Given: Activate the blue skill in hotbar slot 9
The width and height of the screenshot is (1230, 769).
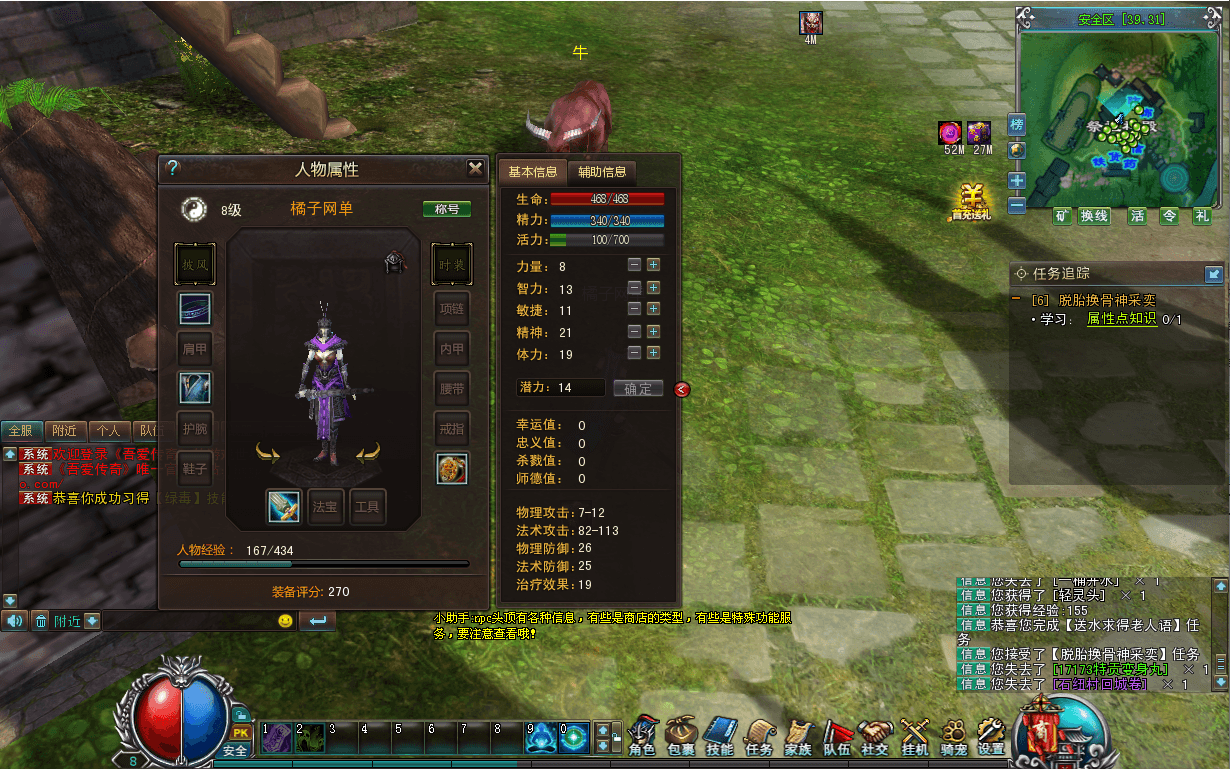Looking at the screenshot, I should click(x=541, y=738).
